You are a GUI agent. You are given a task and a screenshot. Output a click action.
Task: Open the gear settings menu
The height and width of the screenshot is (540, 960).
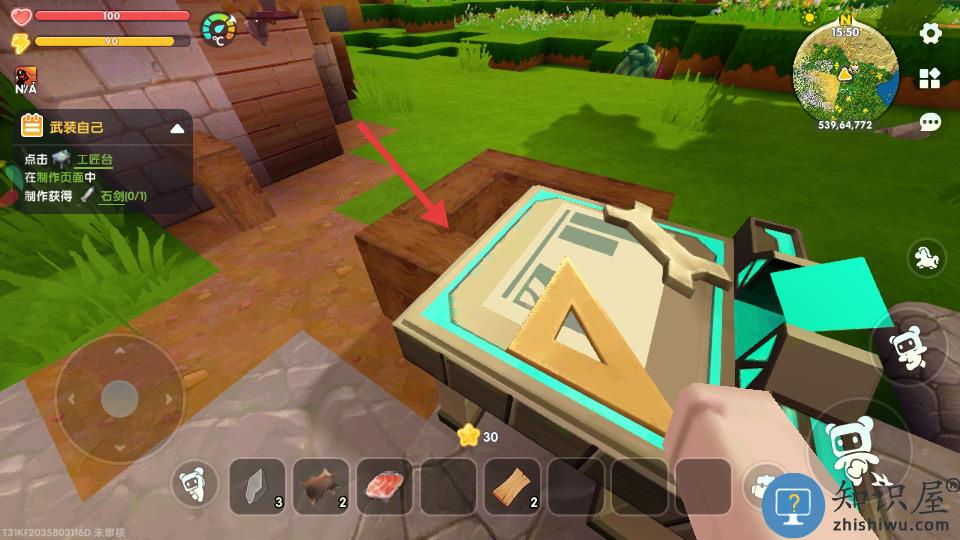tap(930, 33)
